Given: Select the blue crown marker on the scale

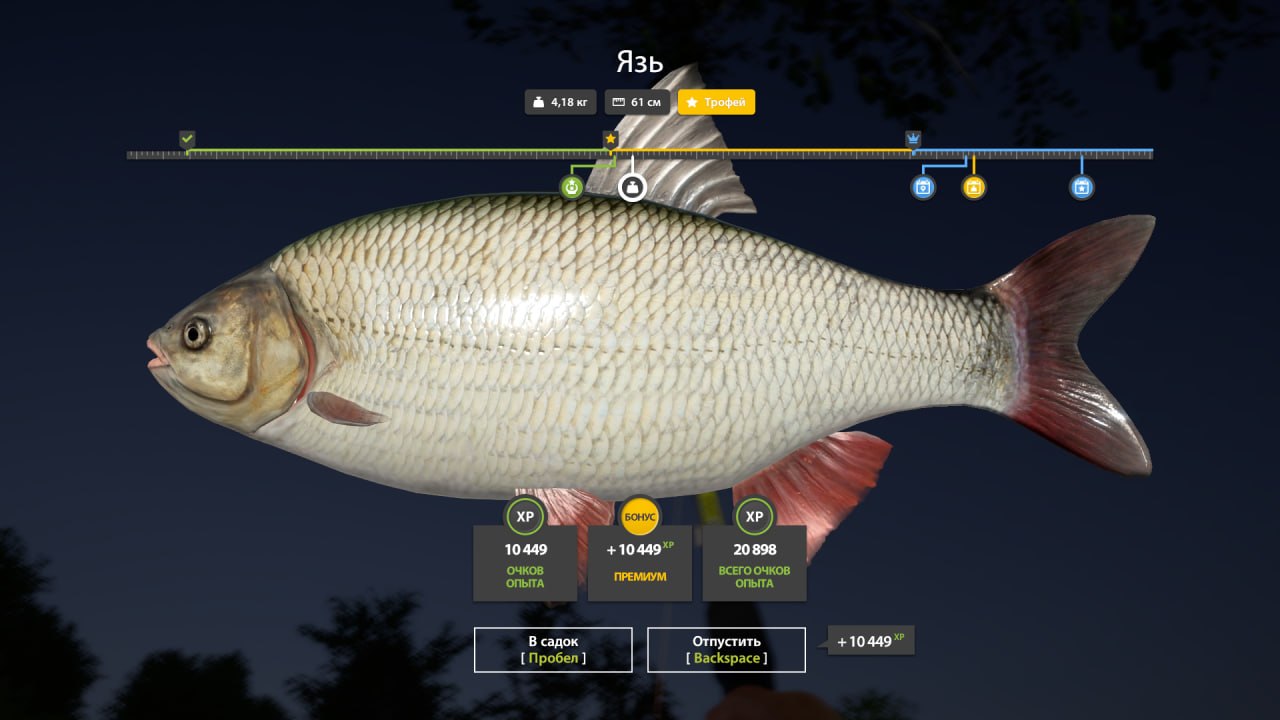Looking at the screenshot, I should (913, 139).
